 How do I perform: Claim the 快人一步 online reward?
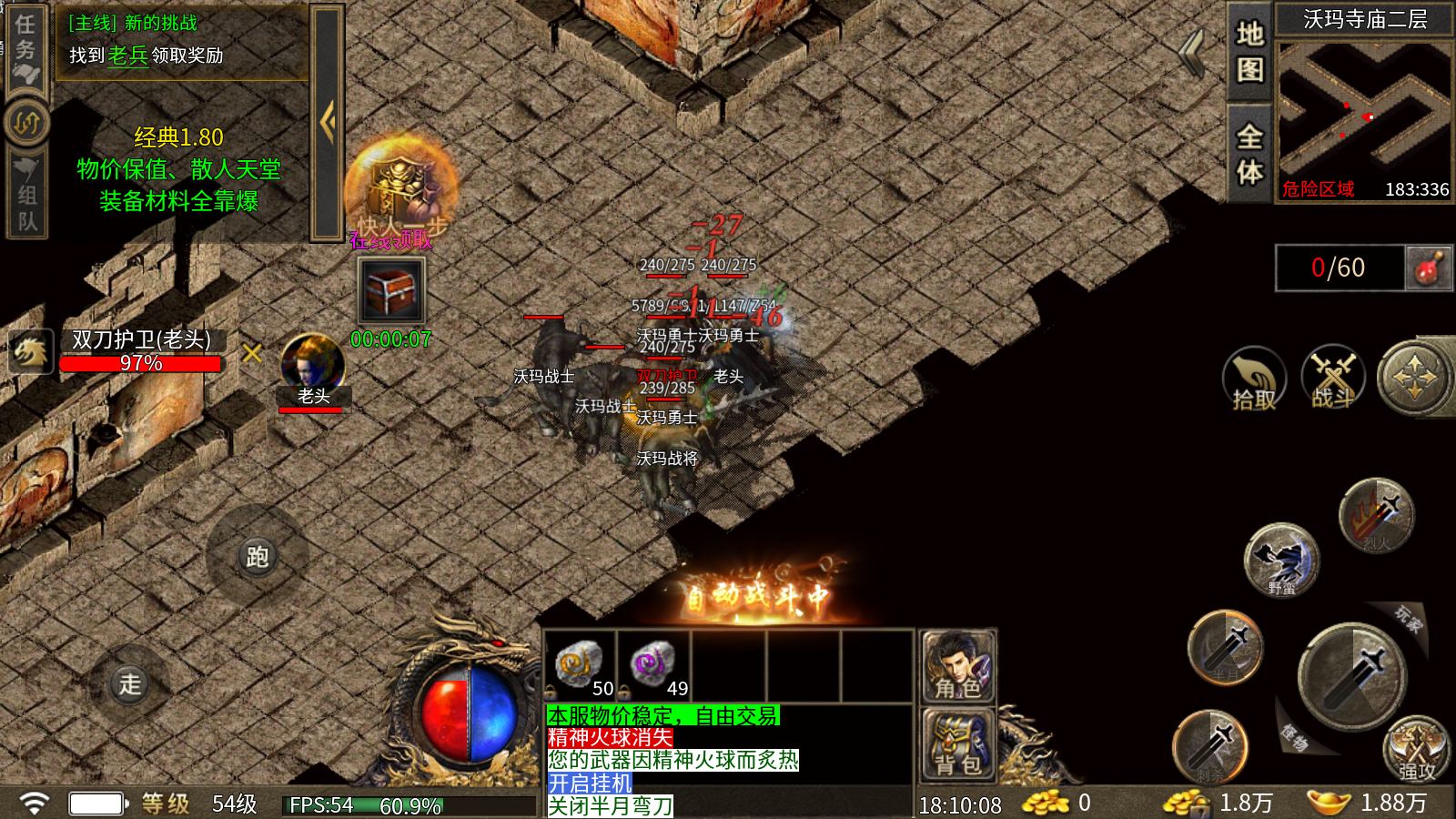[x=399, y=193]
